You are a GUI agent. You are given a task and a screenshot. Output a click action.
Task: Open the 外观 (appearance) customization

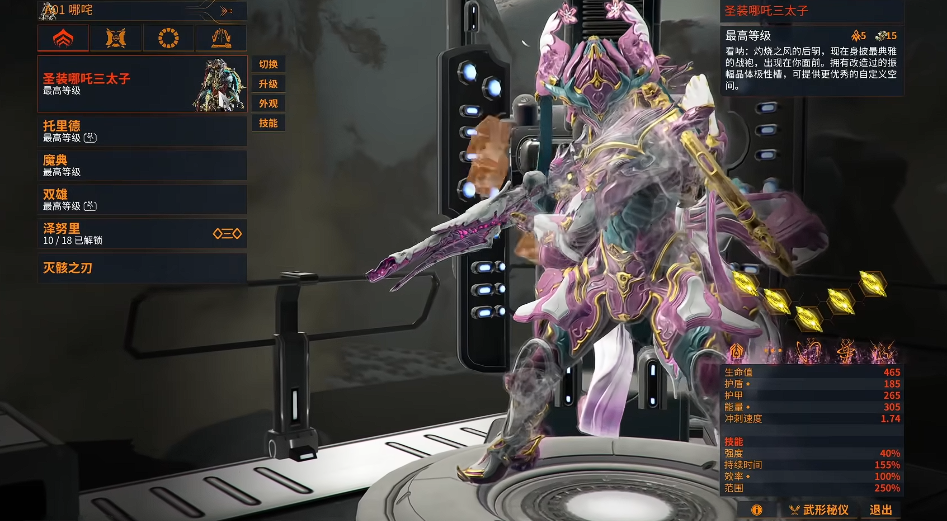pos(268,103)
